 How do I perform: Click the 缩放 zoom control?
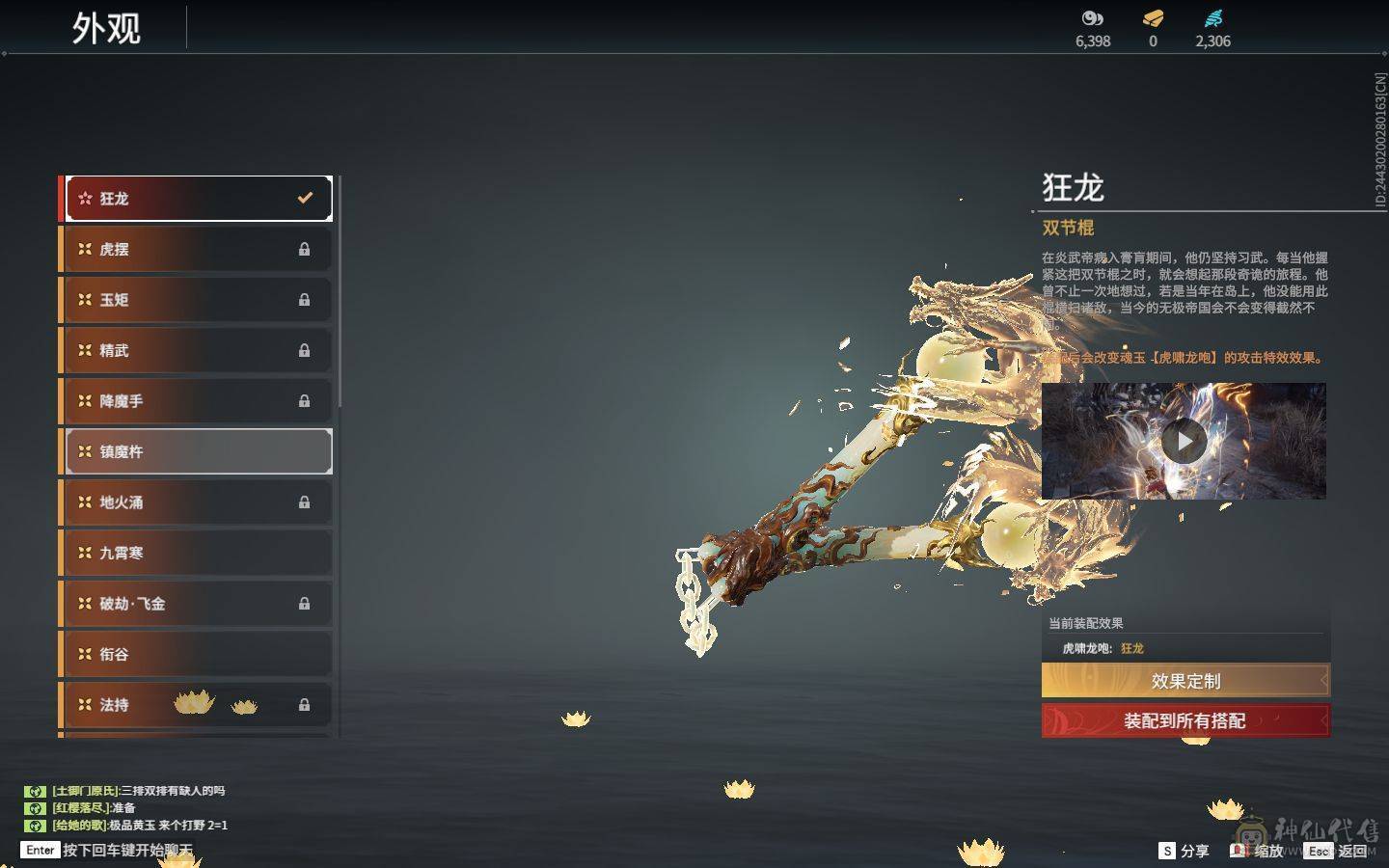point(1258,851)
